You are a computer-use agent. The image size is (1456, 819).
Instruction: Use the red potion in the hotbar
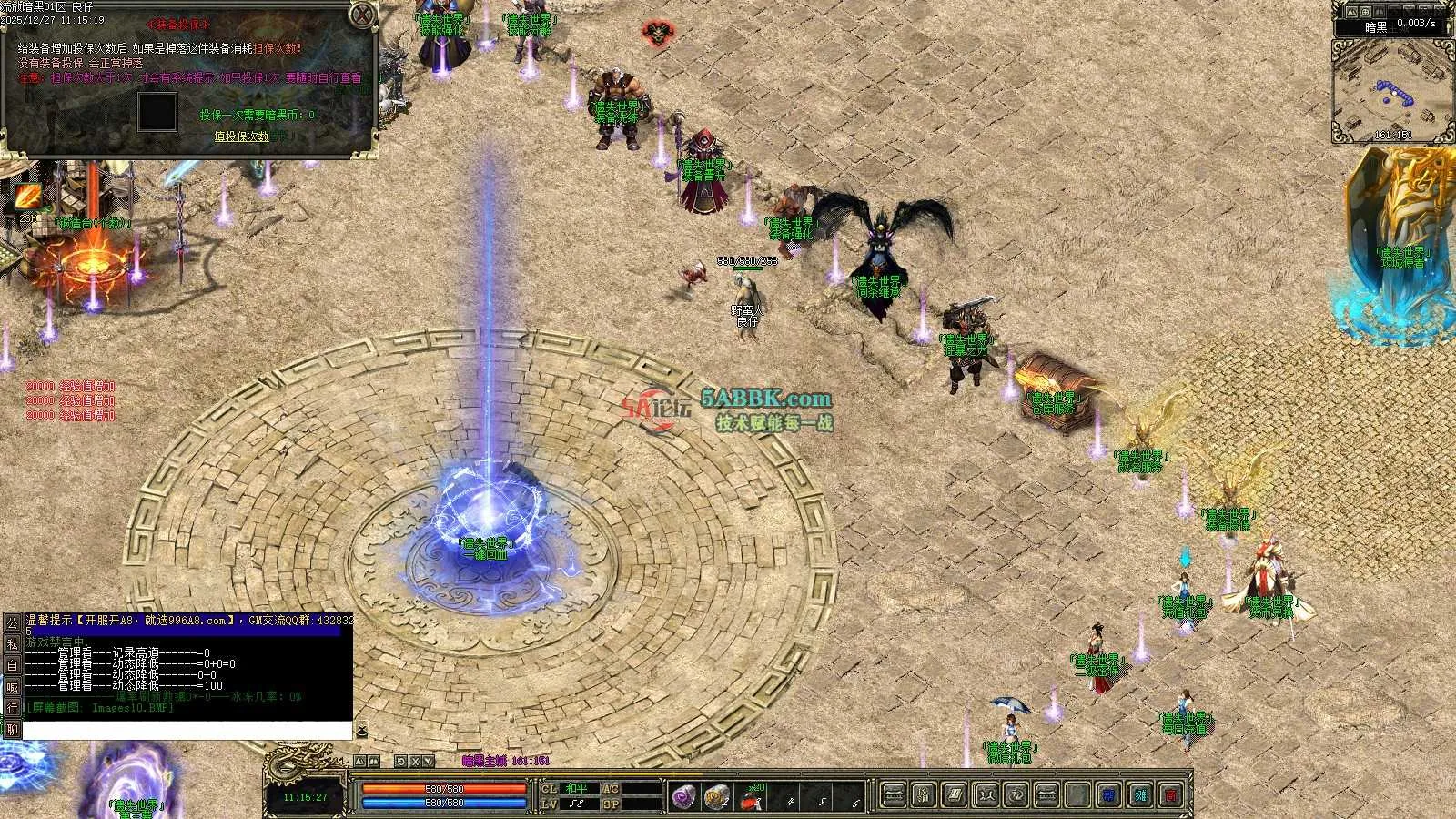(x=750, y=798)
